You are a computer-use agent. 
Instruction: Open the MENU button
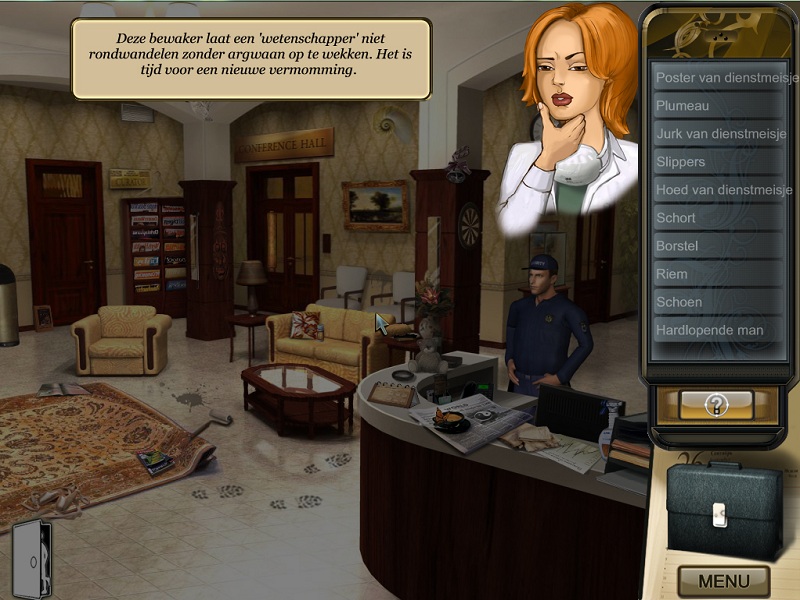point(724,581)
